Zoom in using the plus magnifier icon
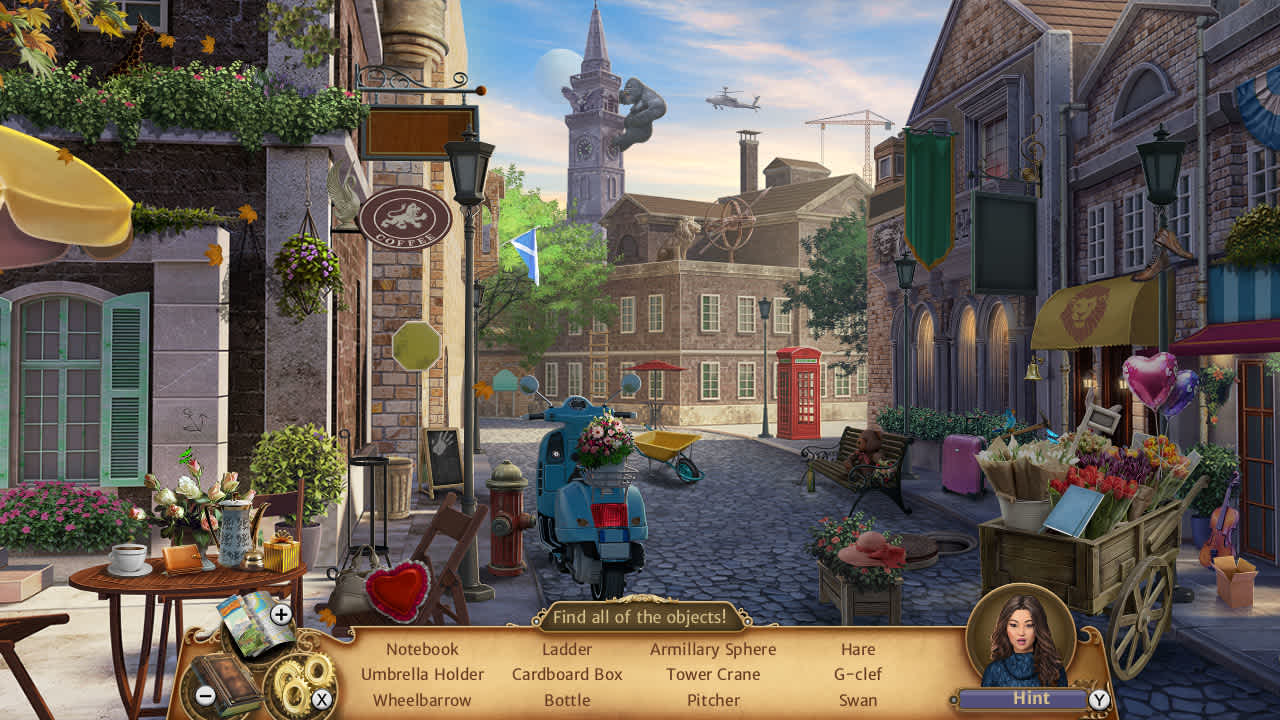This screenshot has height=720, width=1280. point(281,615)
